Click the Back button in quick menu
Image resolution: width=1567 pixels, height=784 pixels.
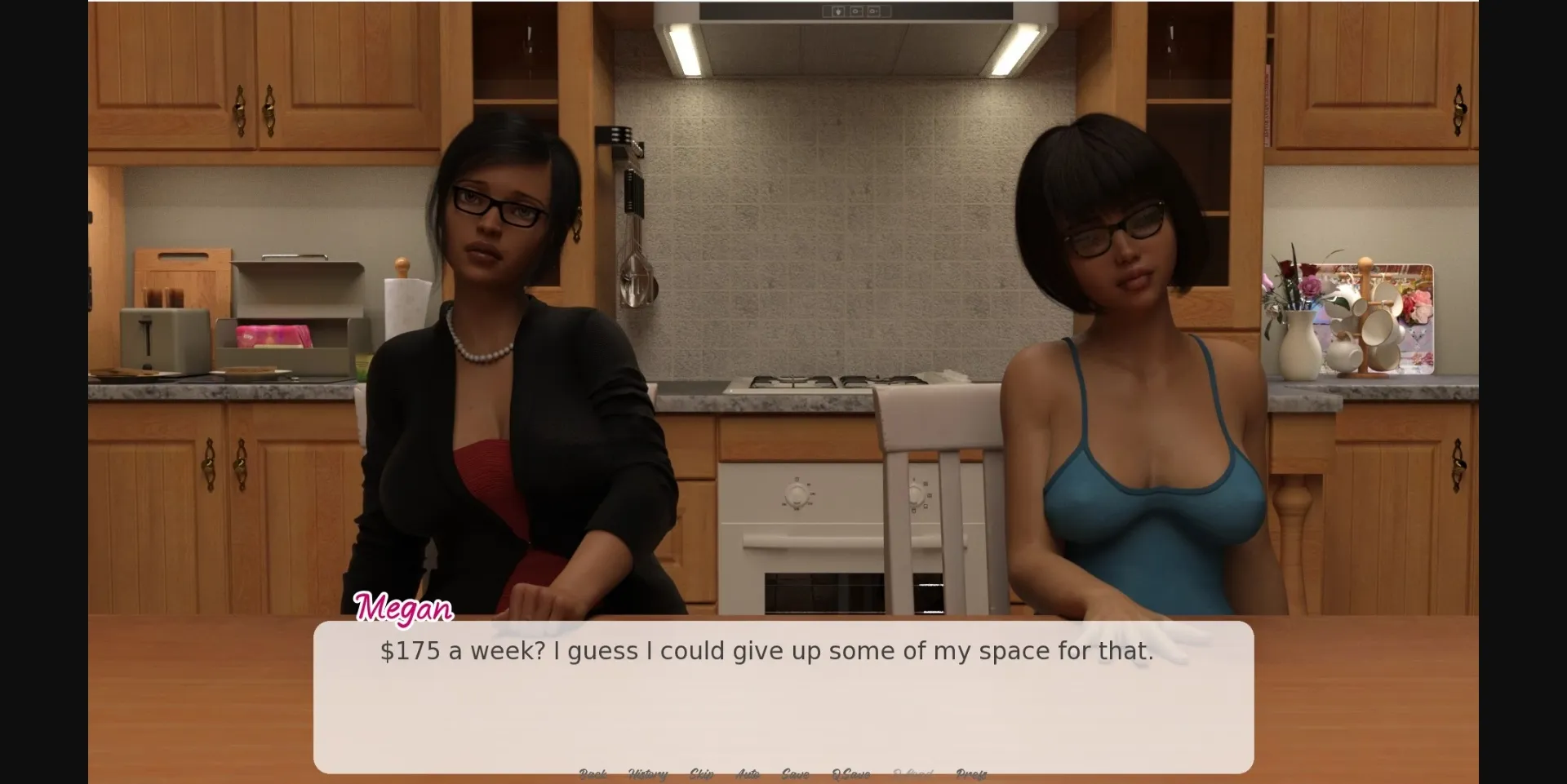(593, 773)
